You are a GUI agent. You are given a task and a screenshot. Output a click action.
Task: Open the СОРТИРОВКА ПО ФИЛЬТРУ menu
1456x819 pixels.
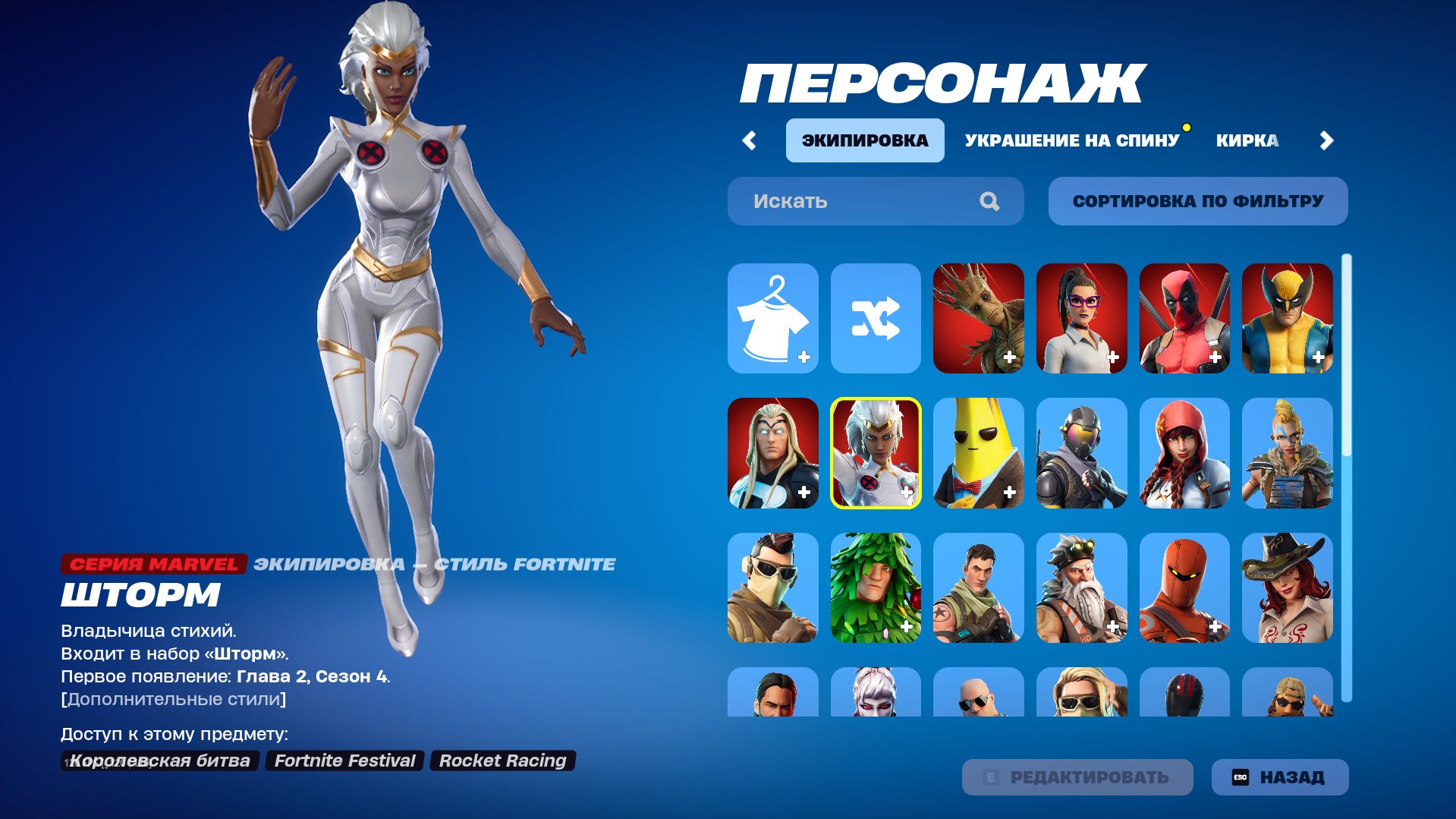click(1197, 200)
